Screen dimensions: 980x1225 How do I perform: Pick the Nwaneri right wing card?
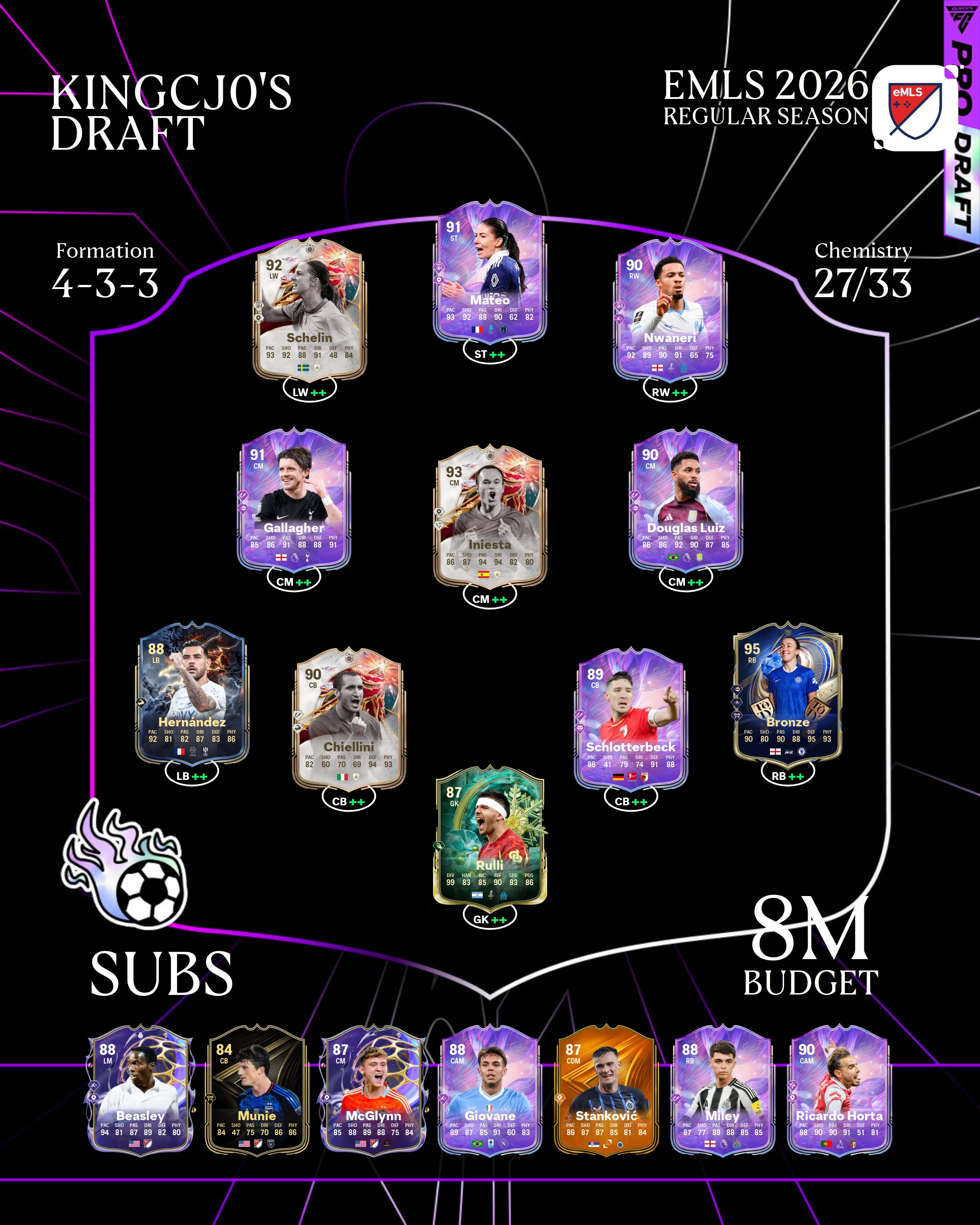[670, 310]
